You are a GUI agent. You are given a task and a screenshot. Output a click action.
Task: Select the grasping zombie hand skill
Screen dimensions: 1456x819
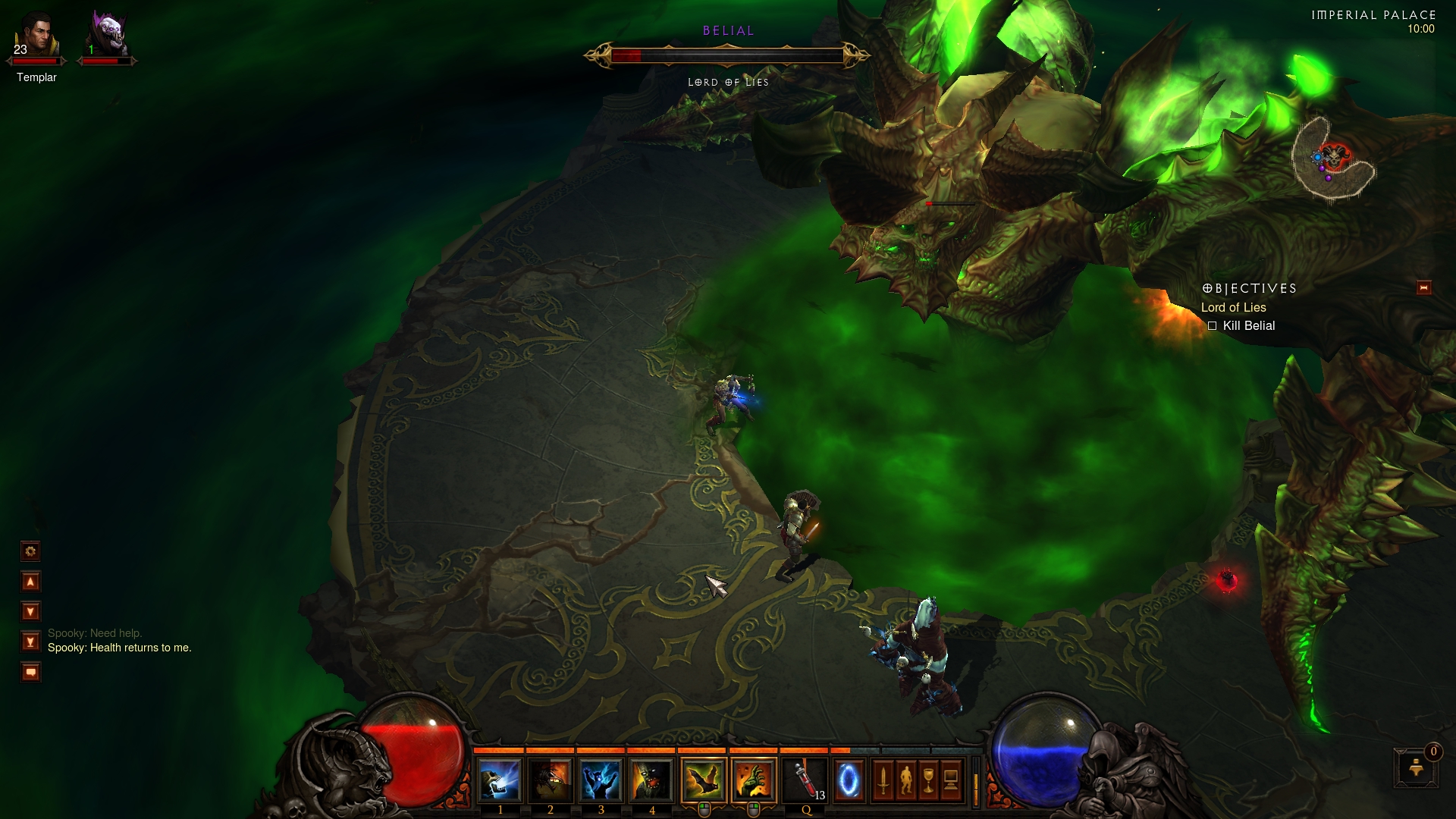coord(754,780)
